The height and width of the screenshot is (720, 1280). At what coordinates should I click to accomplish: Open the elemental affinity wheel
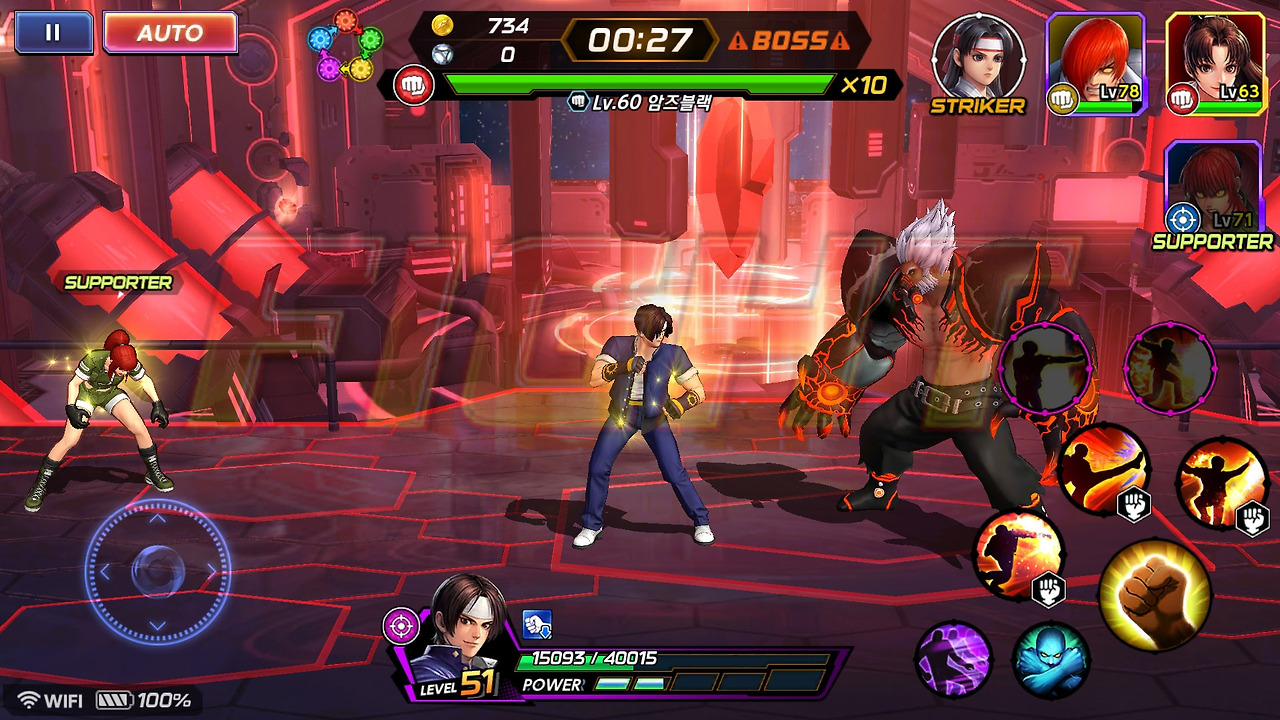(x=346, y=46)
